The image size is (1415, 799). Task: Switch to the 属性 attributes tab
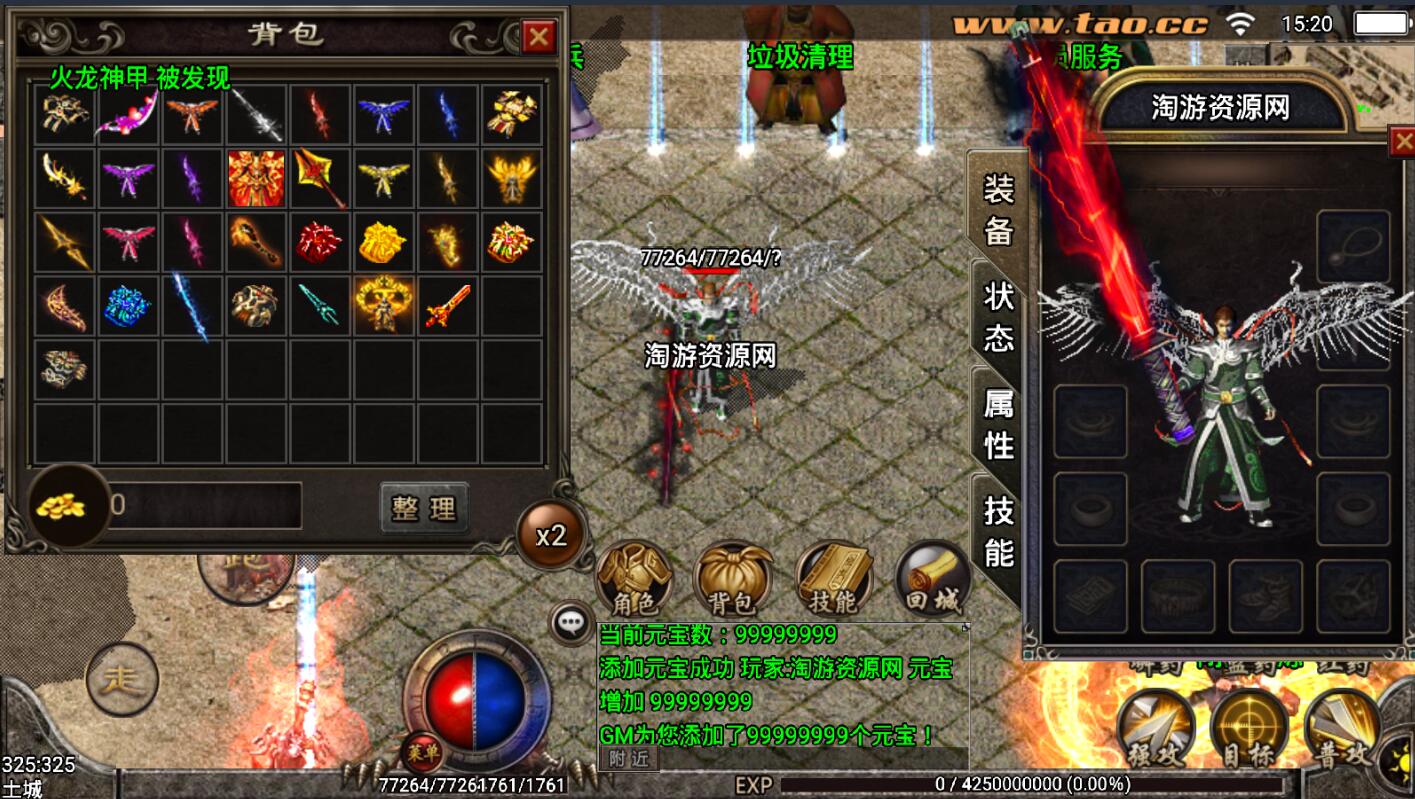click(x=998, y=424)
